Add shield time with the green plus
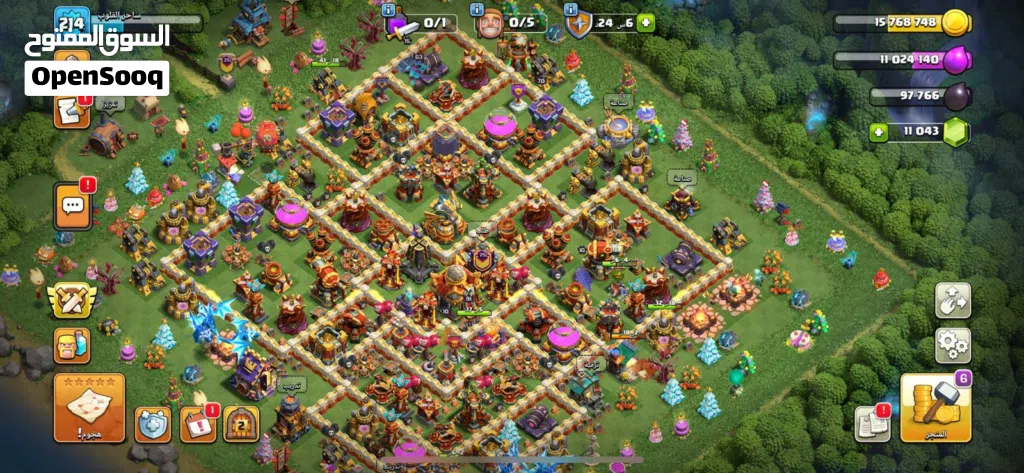1024x473 pixels. pyautogui.click(x=645, y=22)
